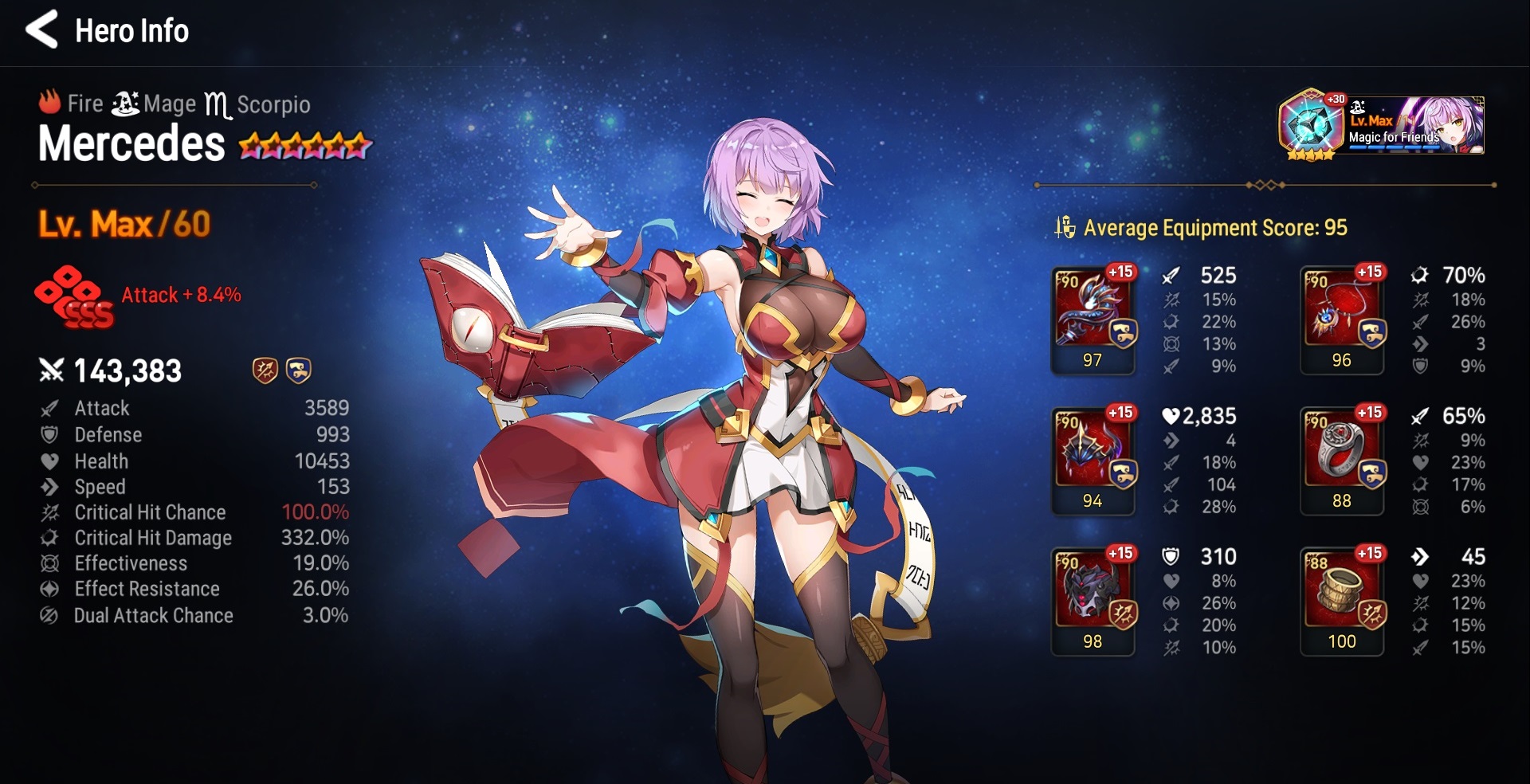
Task: Select the weapon slot scored 97
Action: (1093, 319)
